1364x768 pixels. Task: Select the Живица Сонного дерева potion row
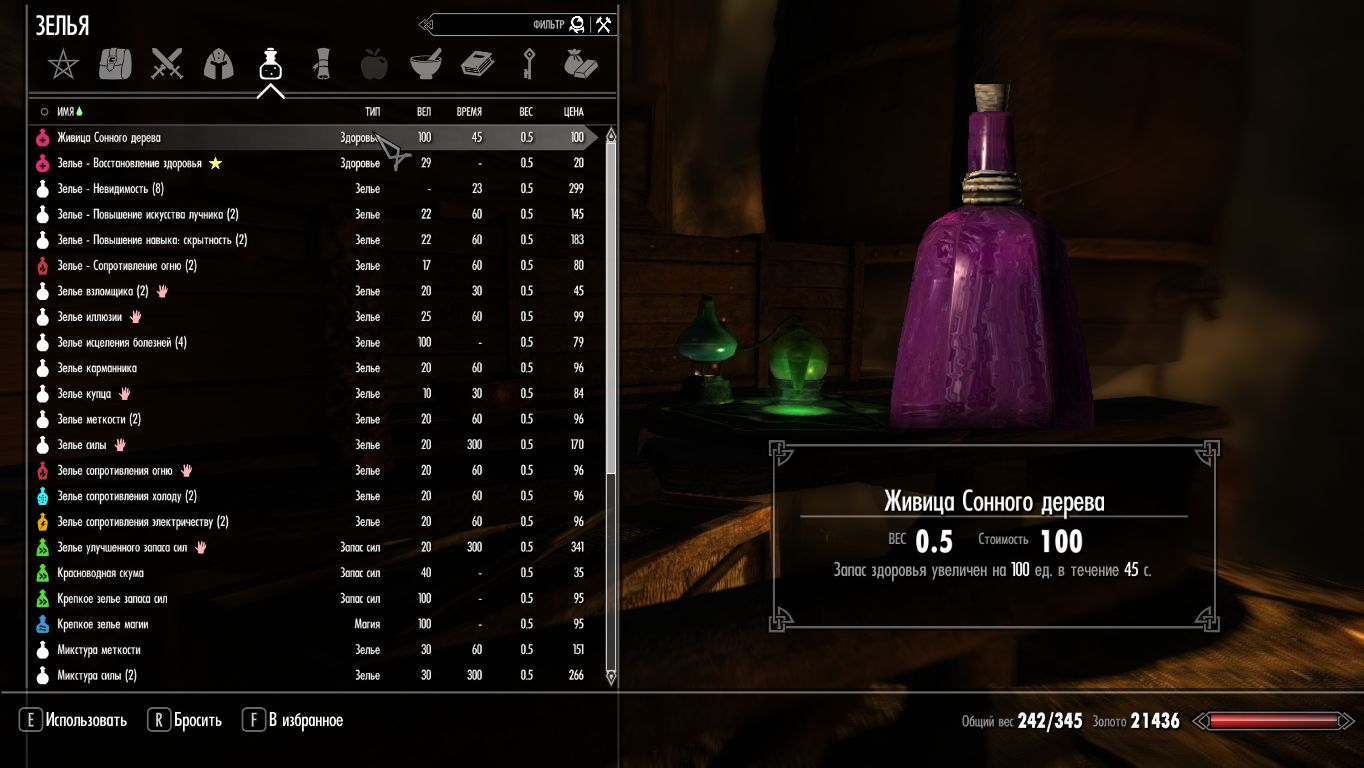(109, 138)
